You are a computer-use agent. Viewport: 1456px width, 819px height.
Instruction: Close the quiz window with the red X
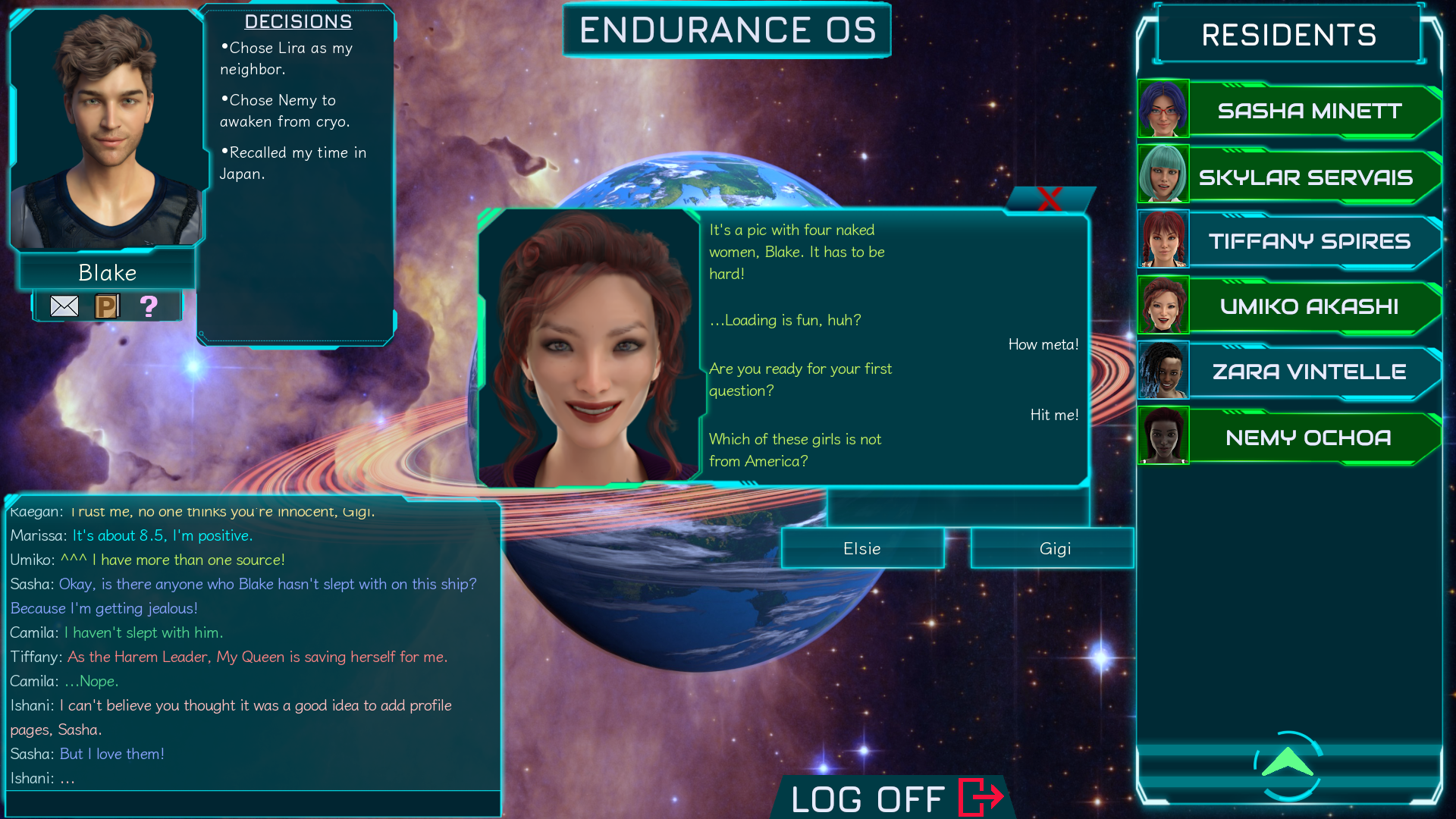click(x=1050, y=200)
